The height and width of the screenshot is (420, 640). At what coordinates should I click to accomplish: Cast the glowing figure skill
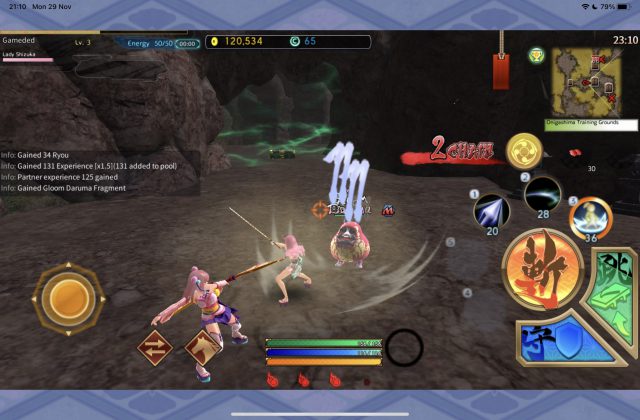pos(590,218)
